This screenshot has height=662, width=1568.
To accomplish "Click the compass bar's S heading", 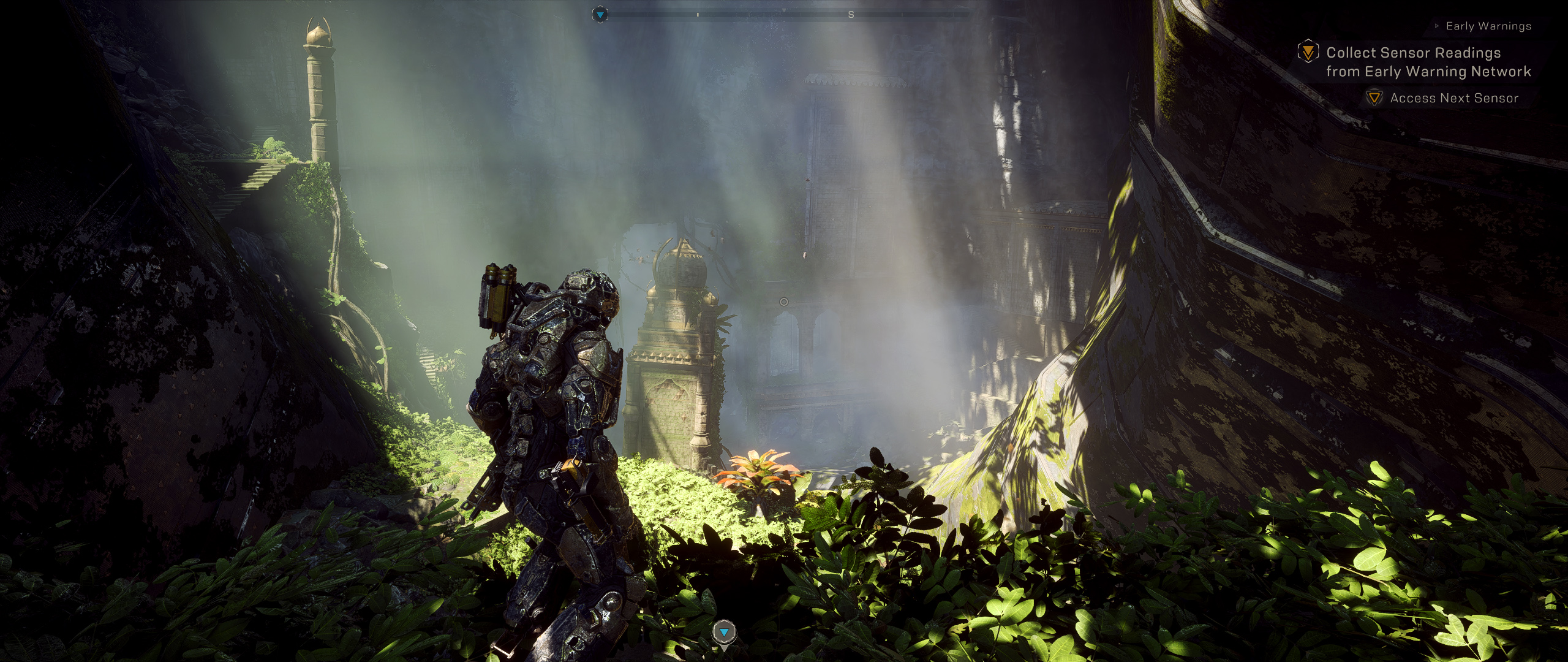I will [851, 15].
